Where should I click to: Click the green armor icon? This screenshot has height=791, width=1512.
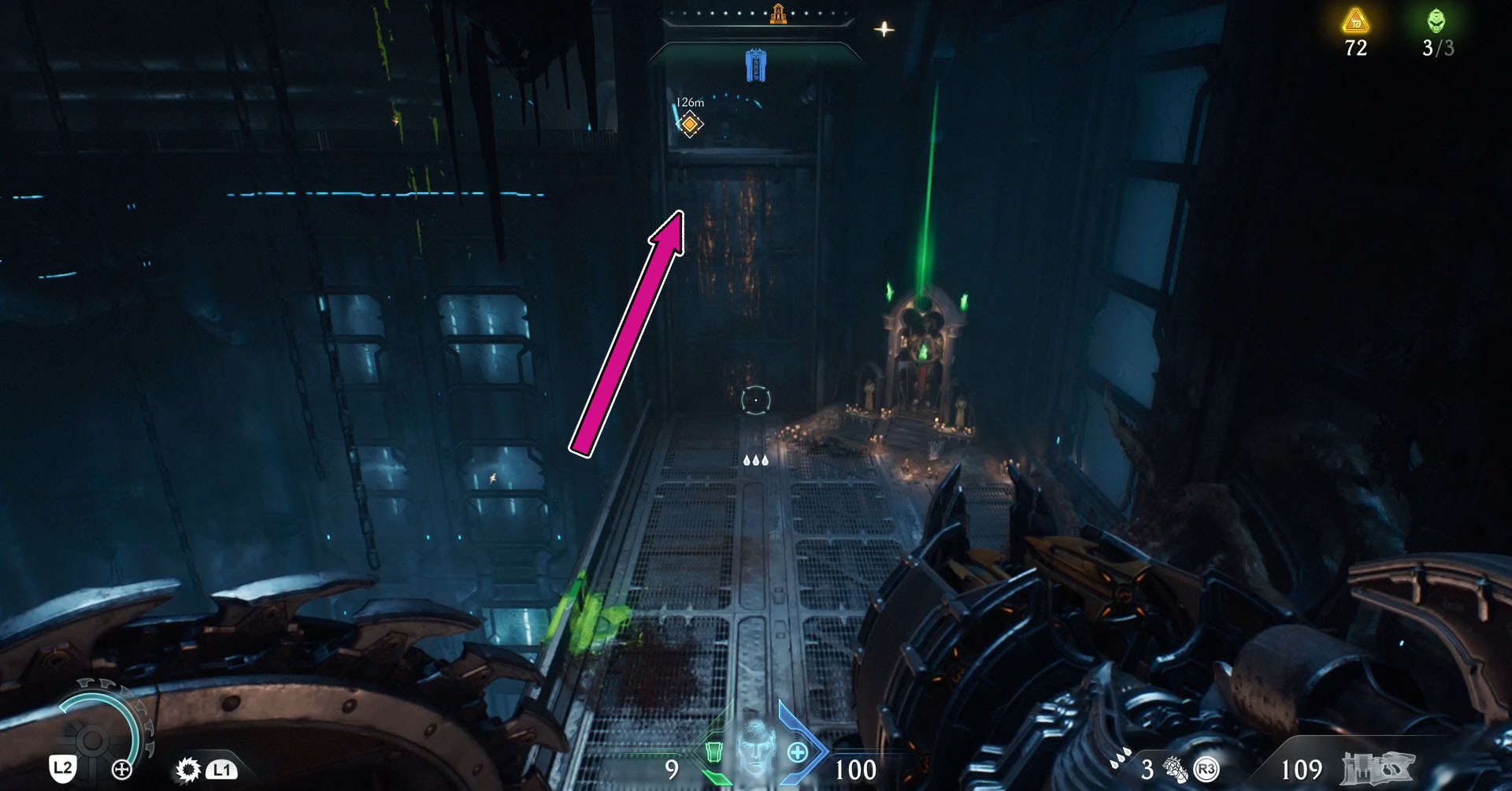(x=713, y=751)
